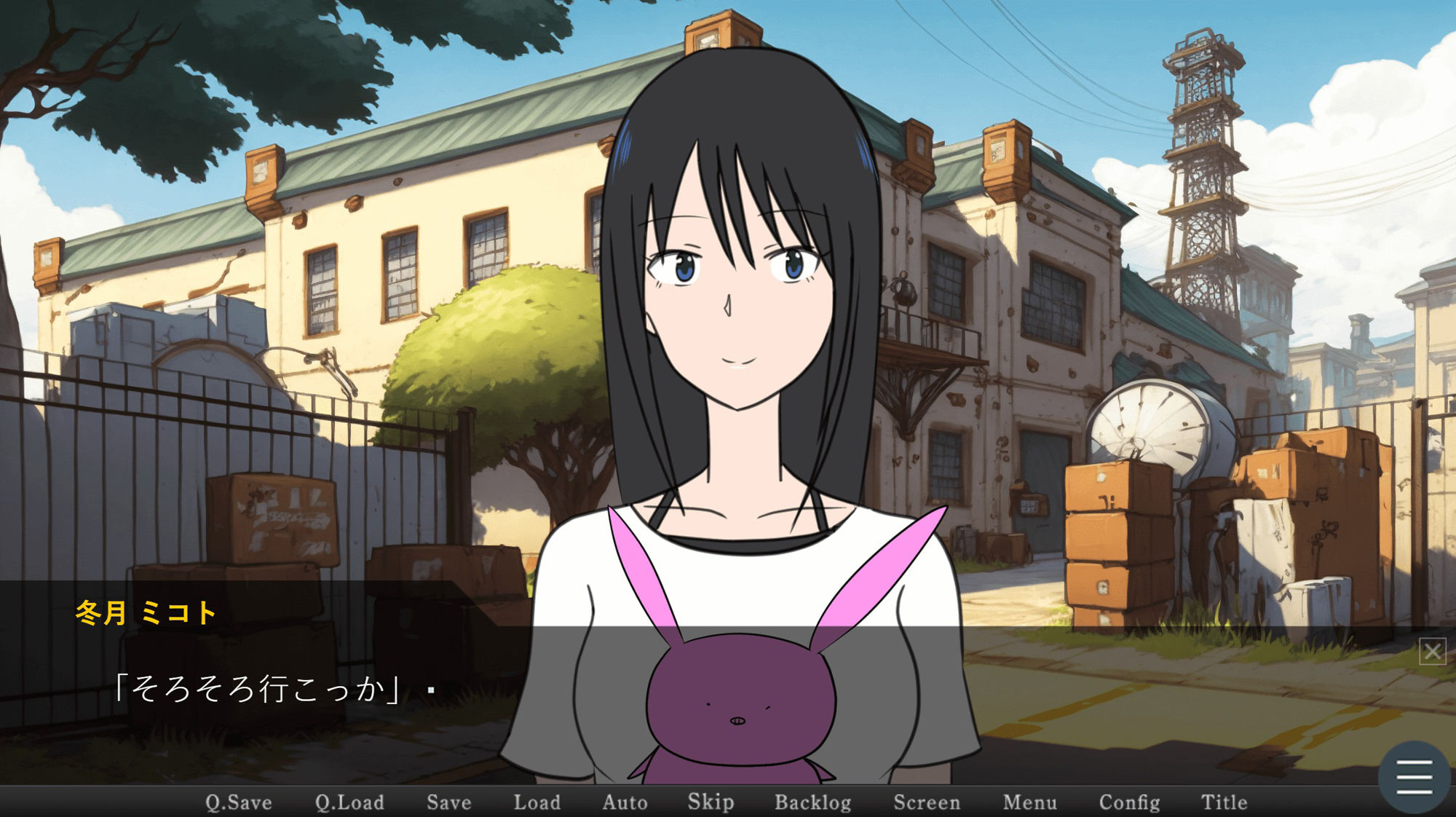Open the Save screen
This screenshot has height=817, width=1456.
point(448,802)
